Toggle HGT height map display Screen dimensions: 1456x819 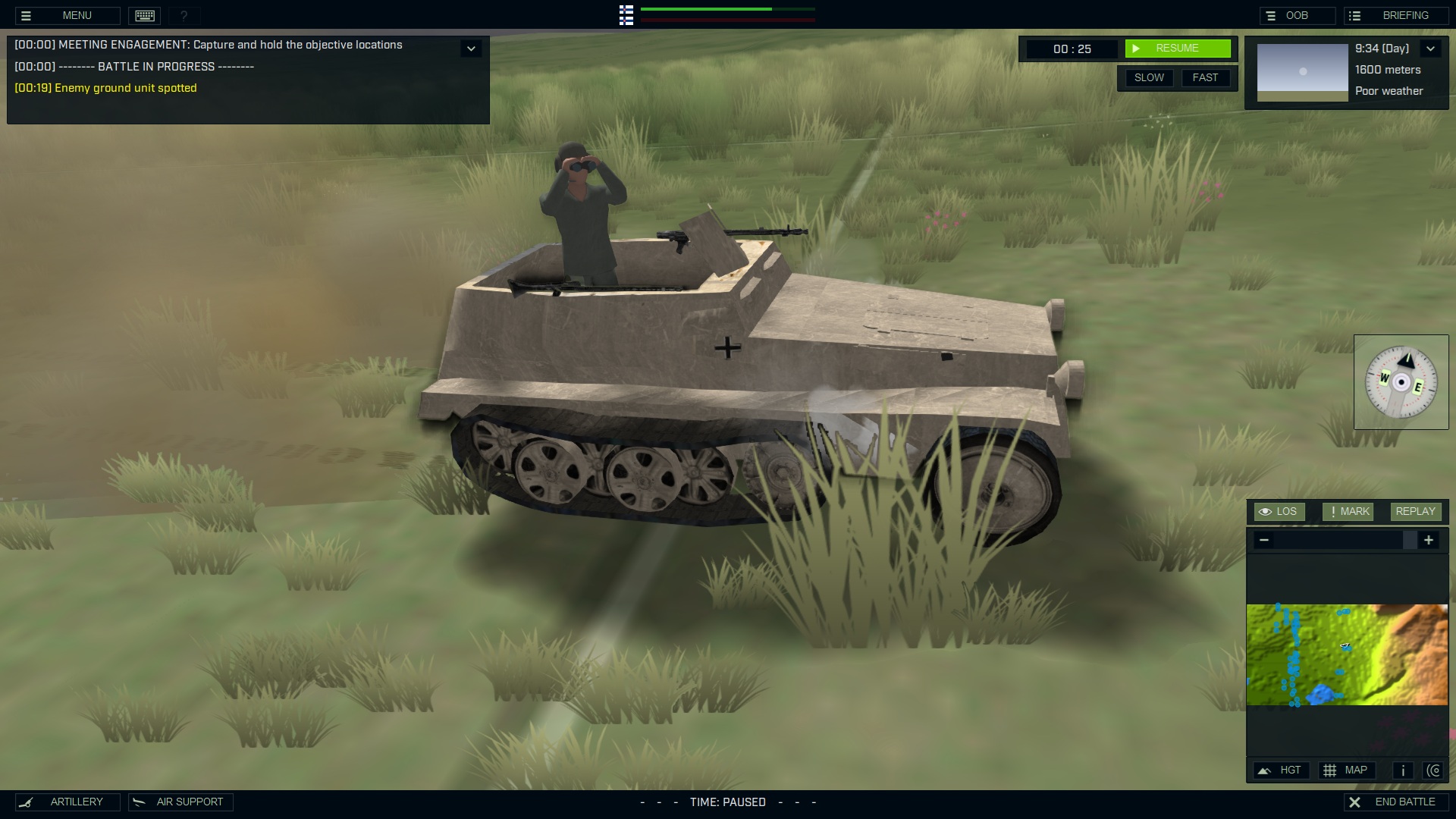pyautogui.click(x=1282, y=770)
